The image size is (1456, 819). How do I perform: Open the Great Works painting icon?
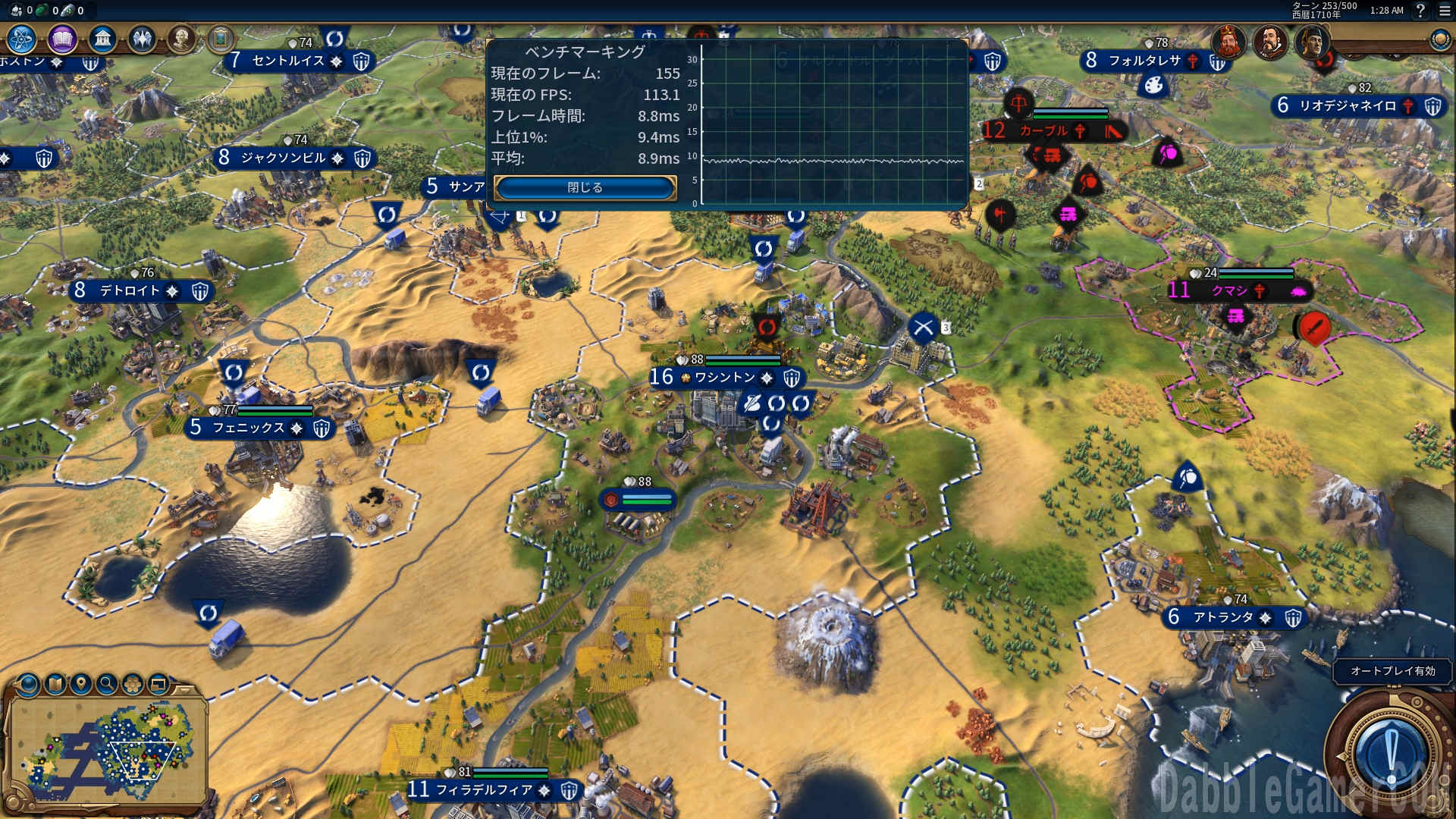pyautogui.click(x=221, y=39)
